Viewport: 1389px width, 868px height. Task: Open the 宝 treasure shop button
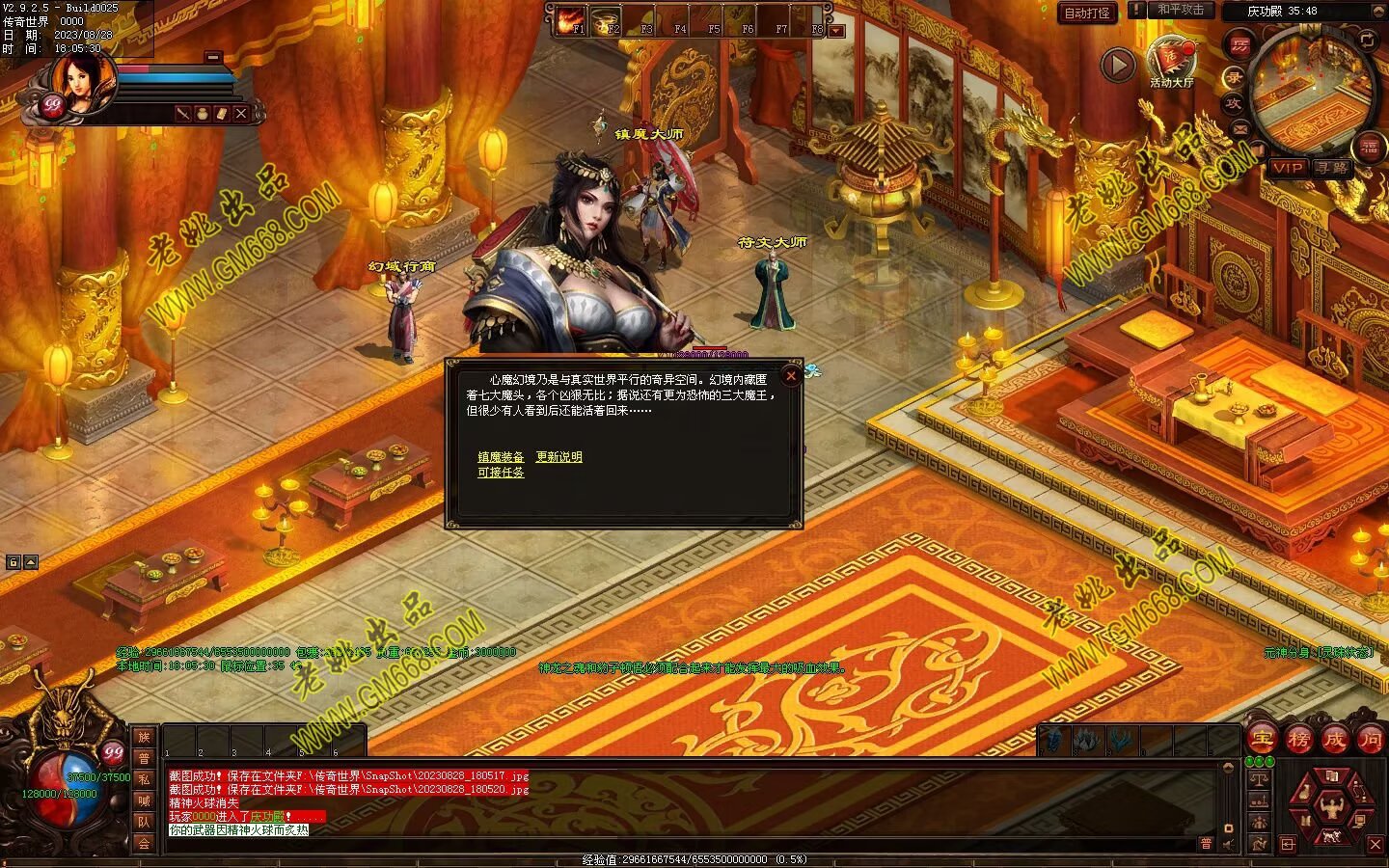pyautogui.click(x=1262, y=740)
